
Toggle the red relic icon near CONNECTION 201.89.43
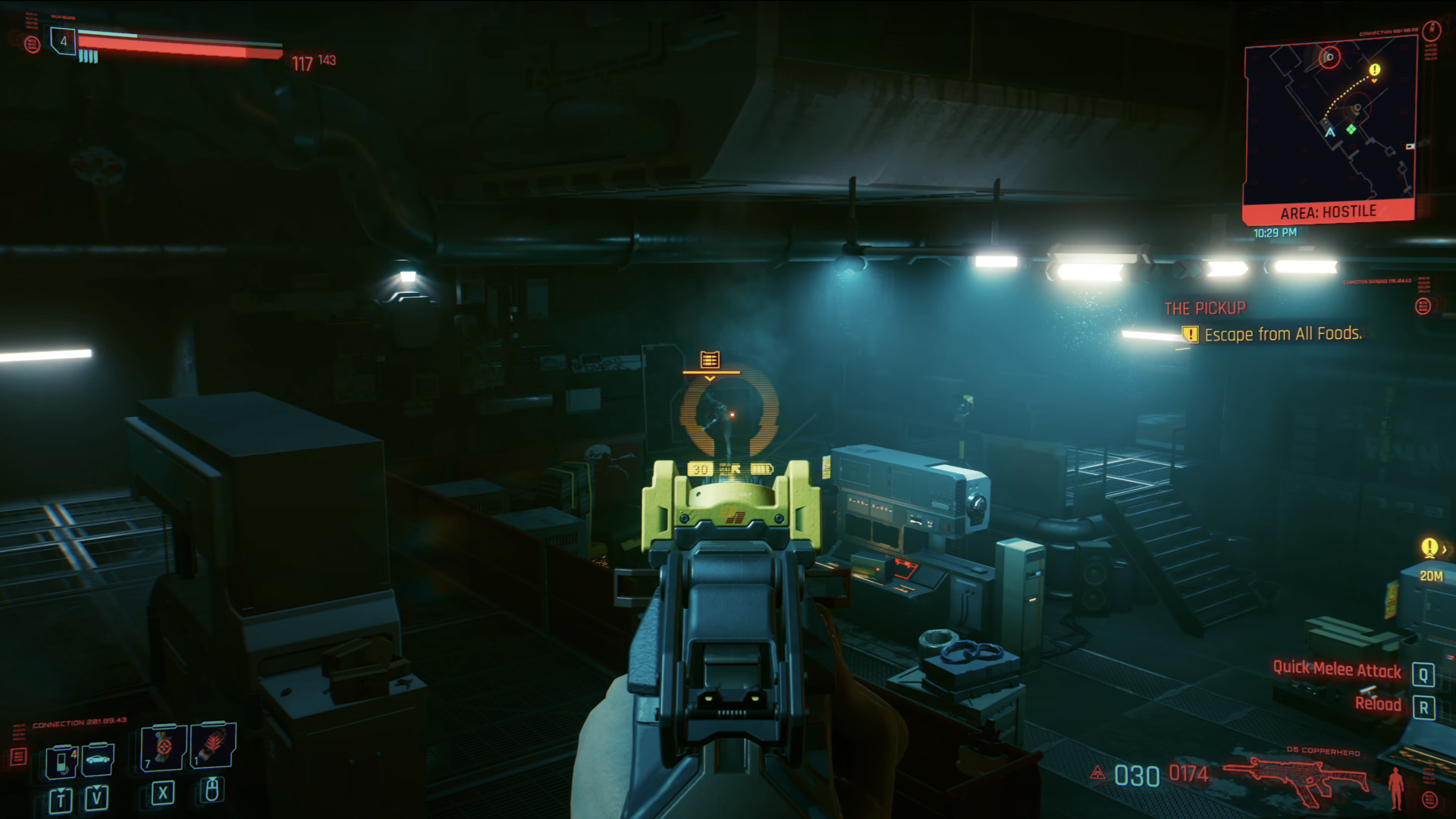point(18,756)
